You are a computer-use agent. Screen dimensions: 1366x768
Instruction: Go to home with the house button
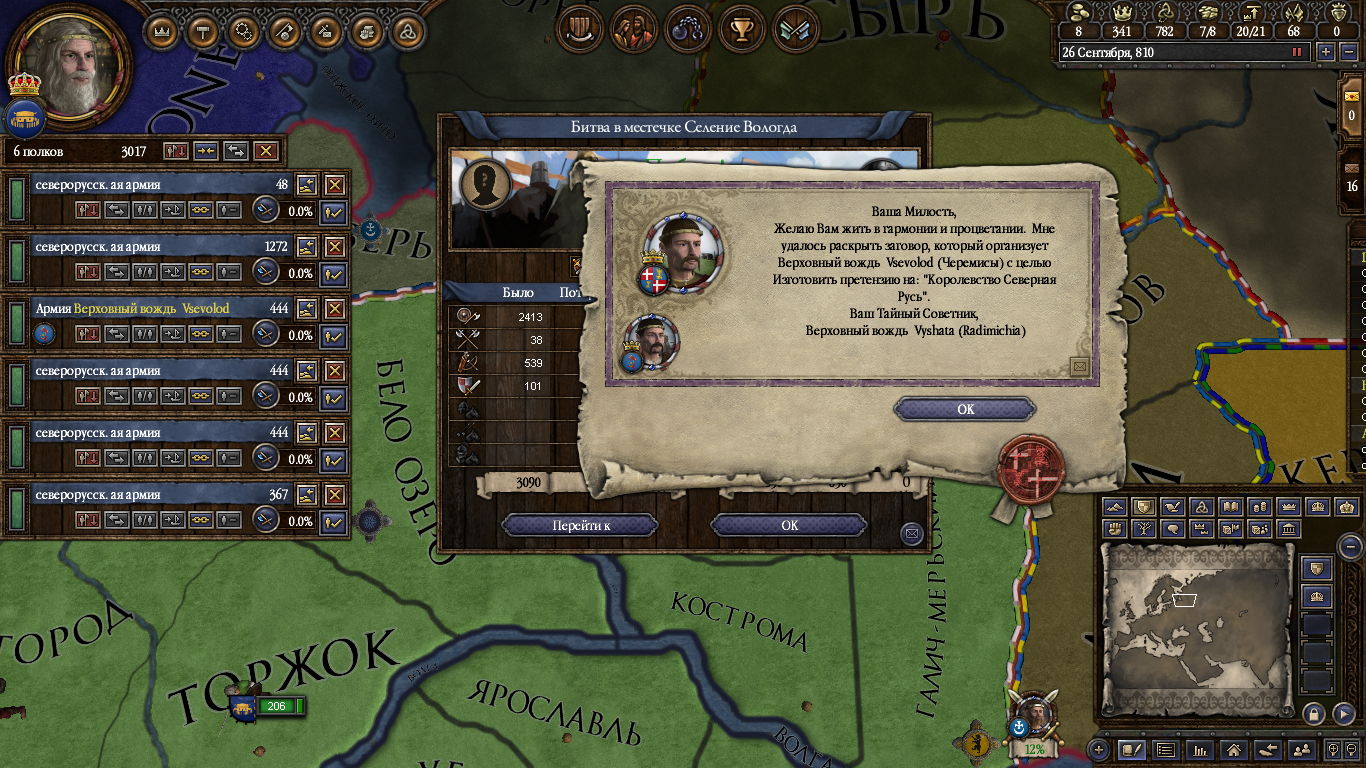coord(1234,749)
